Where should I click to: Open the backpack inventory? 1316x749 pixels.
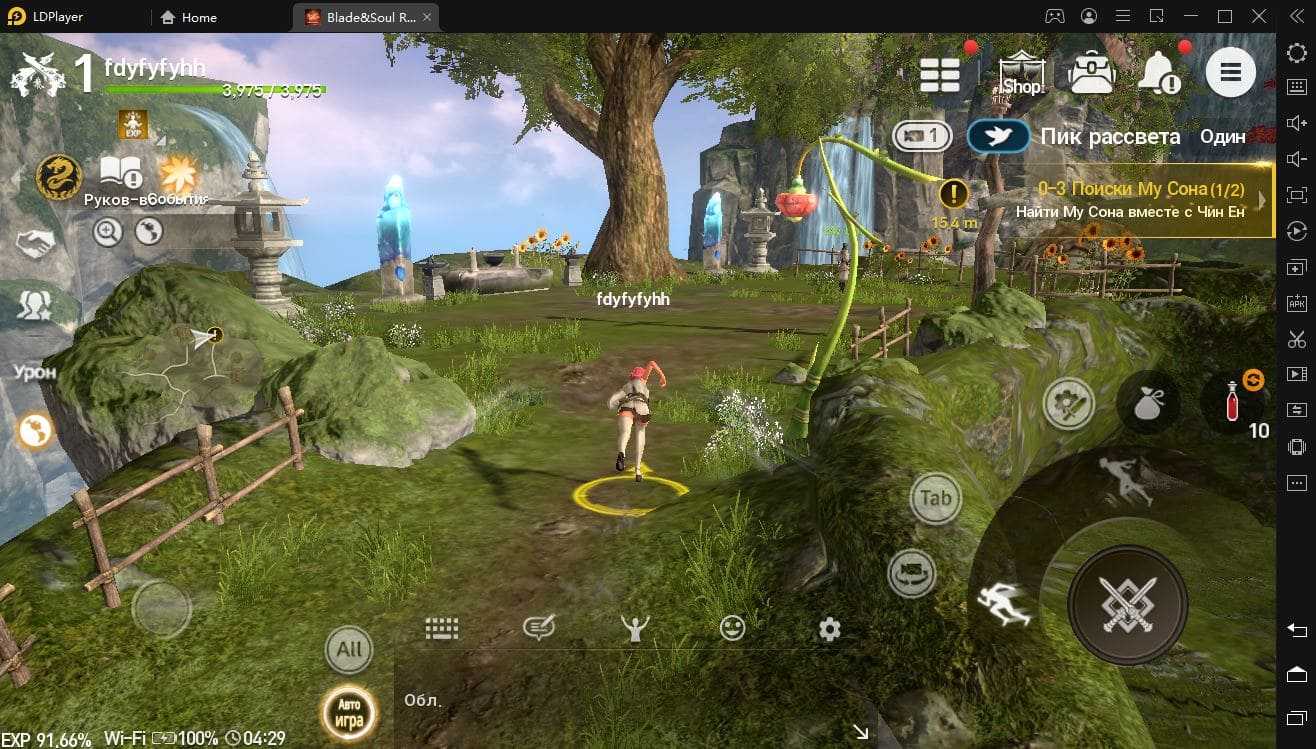1091,73
